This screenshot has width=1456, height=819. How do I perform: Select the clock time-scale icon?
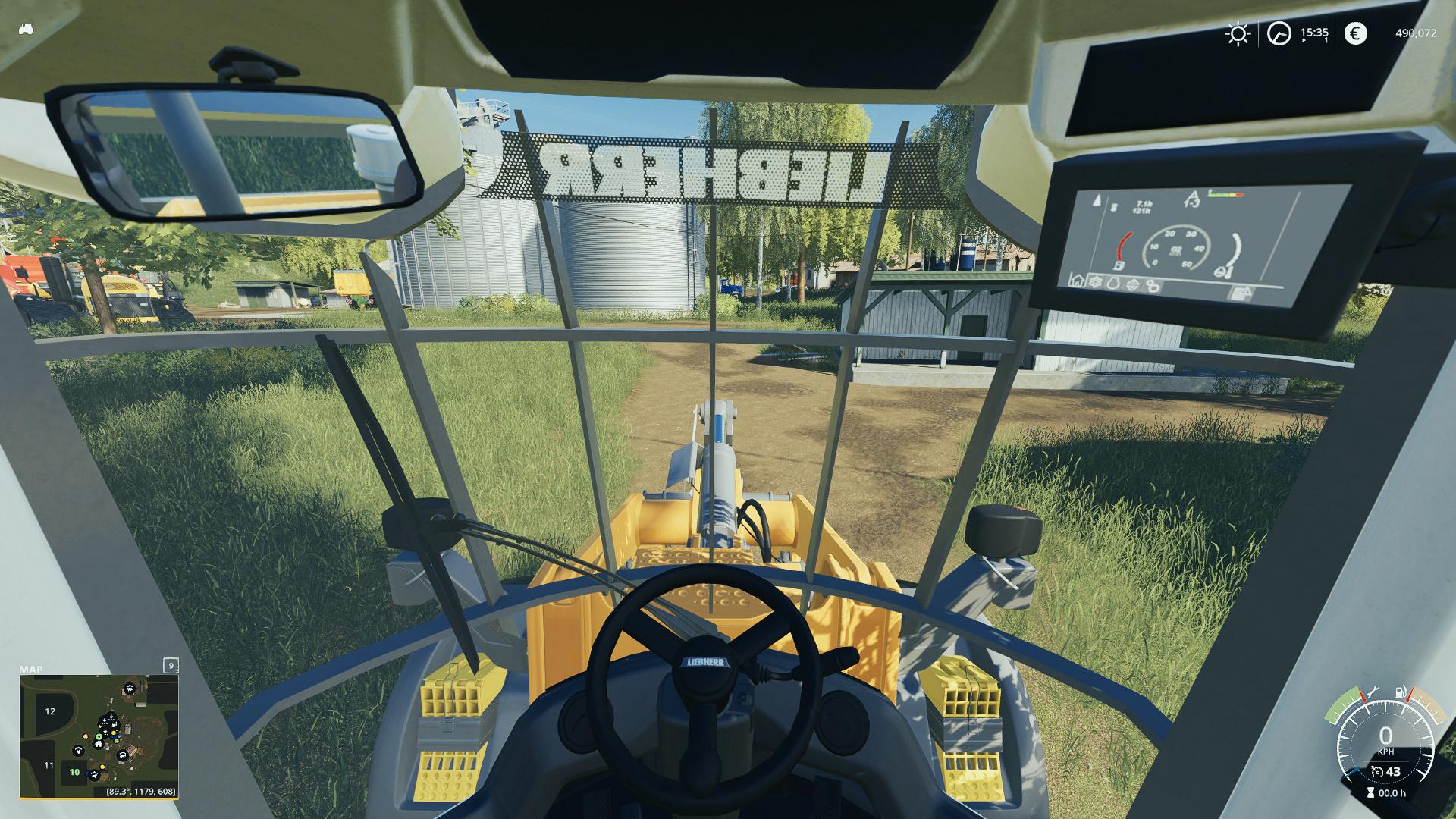1279,33
